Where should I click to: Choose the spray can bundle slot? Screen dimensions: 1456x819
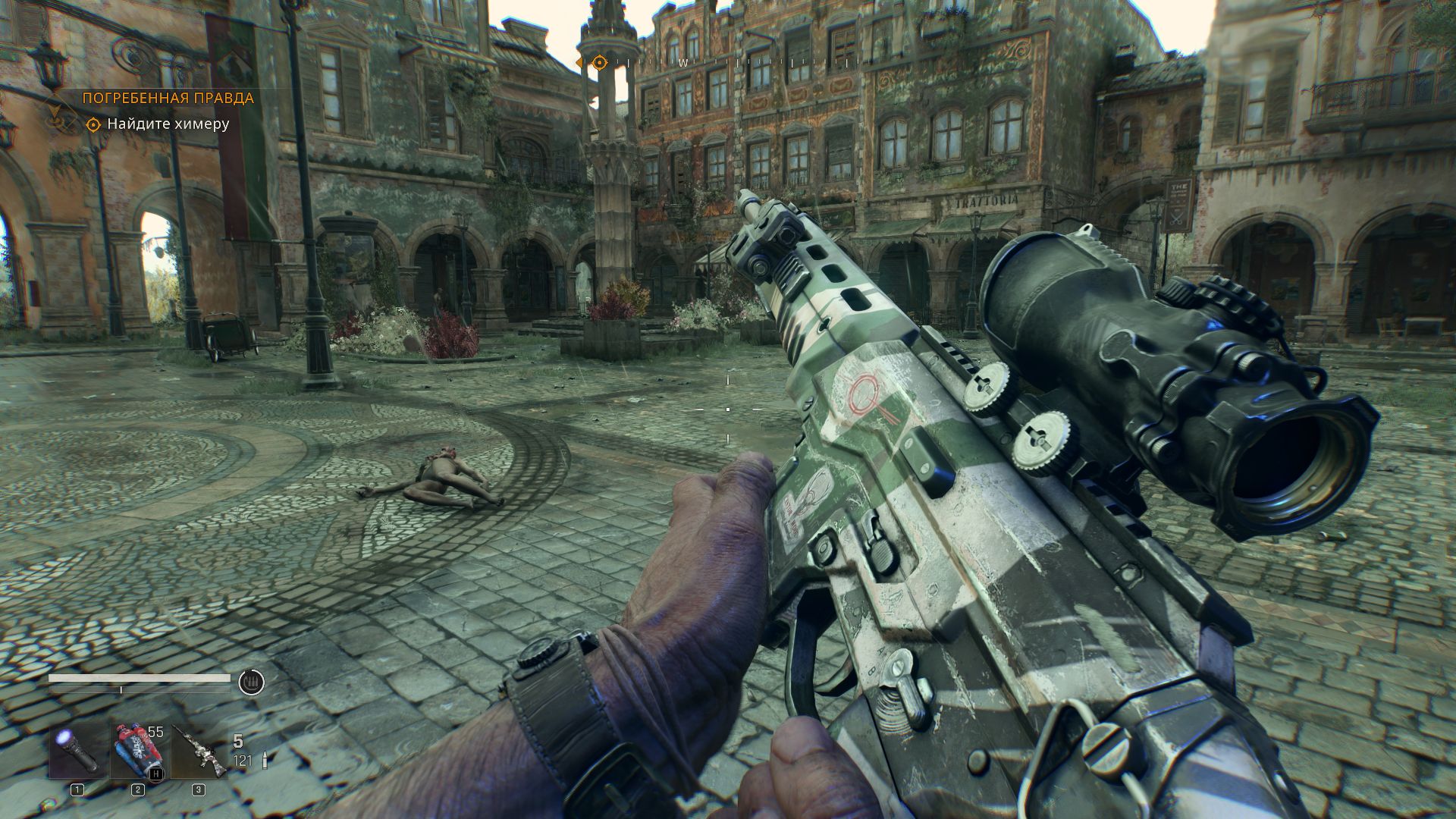click(x=137, y=750)
